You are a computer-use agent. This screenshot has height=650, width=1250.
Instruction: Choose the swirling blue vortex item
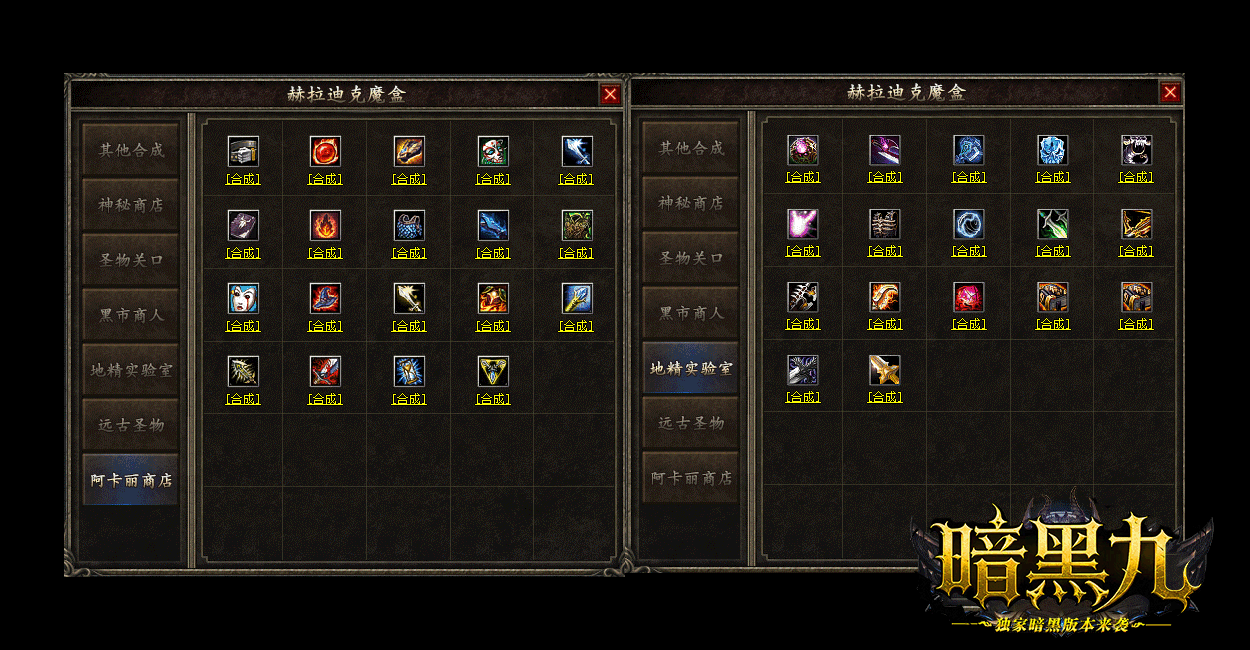pos(969,224)
